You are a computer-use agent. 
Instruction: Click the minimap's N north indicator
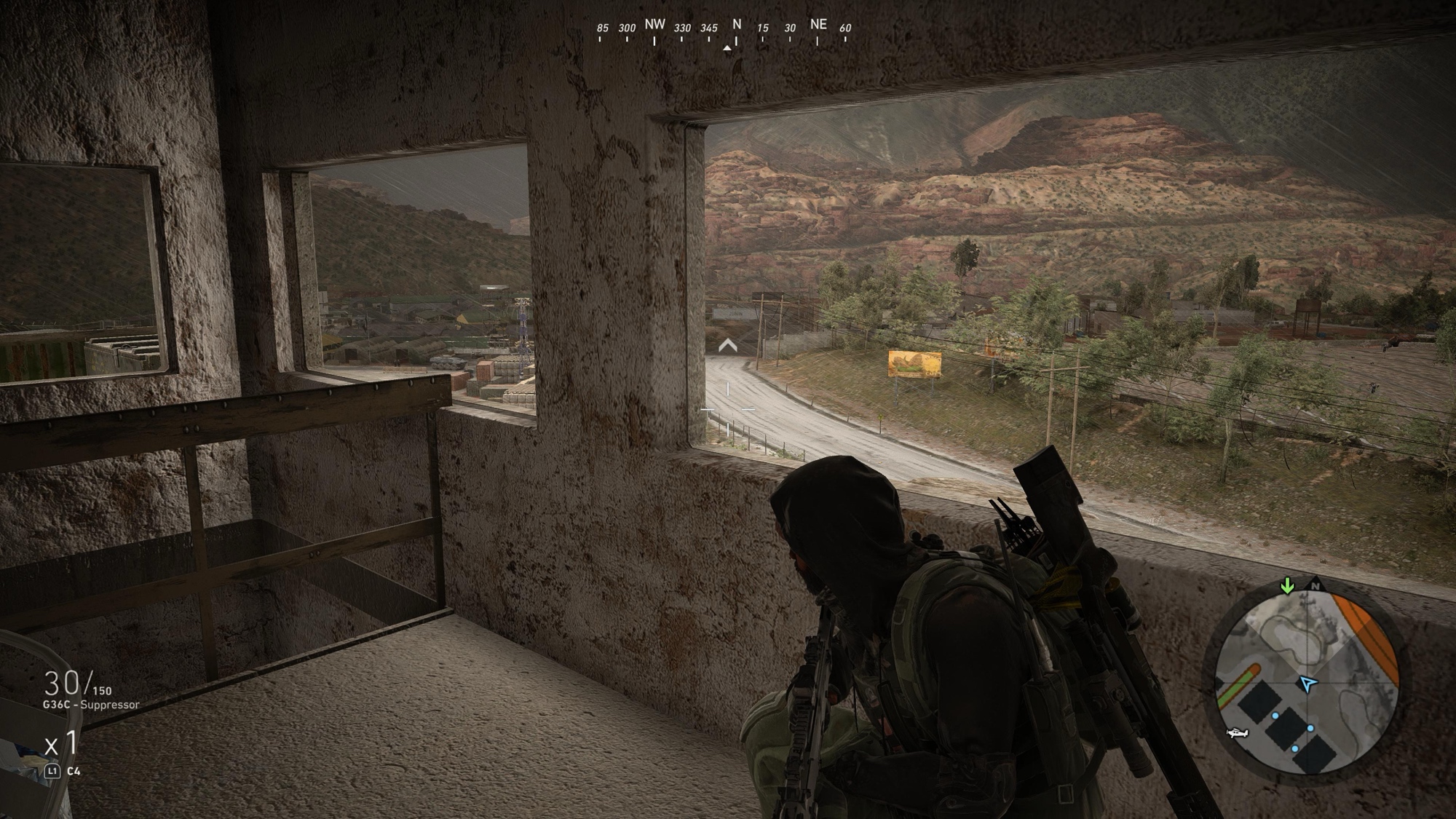[x=1315, y=585]
